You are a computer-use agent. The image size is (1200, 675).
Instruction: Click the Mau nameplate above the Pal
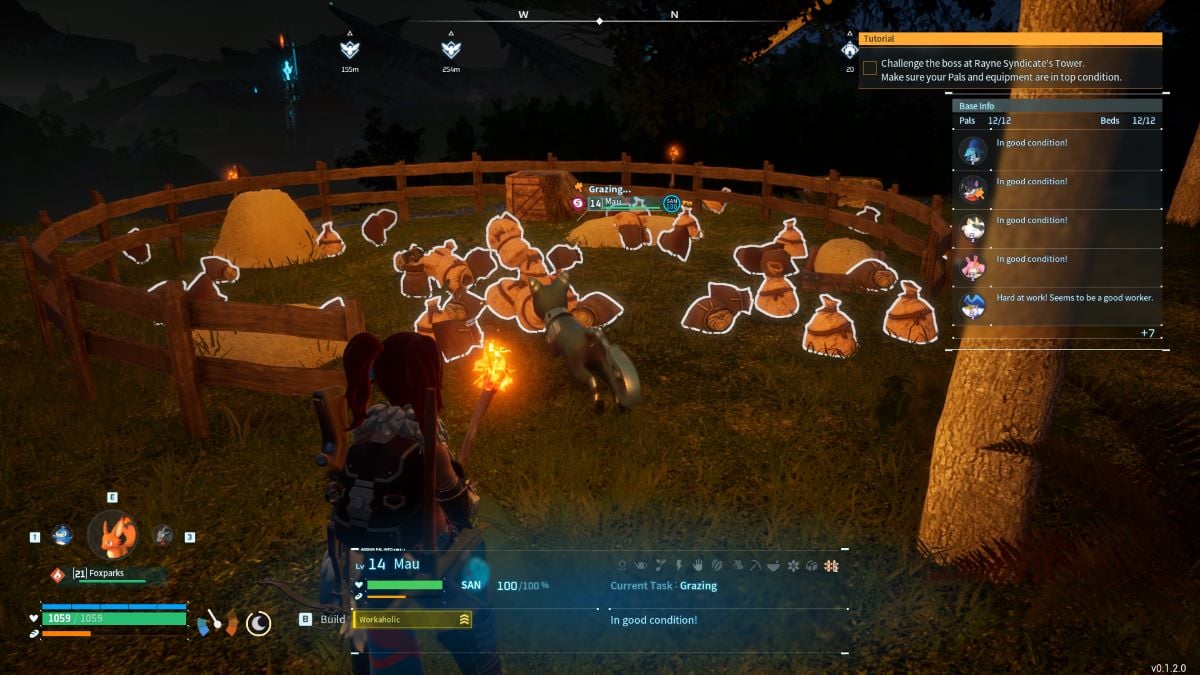614,203
